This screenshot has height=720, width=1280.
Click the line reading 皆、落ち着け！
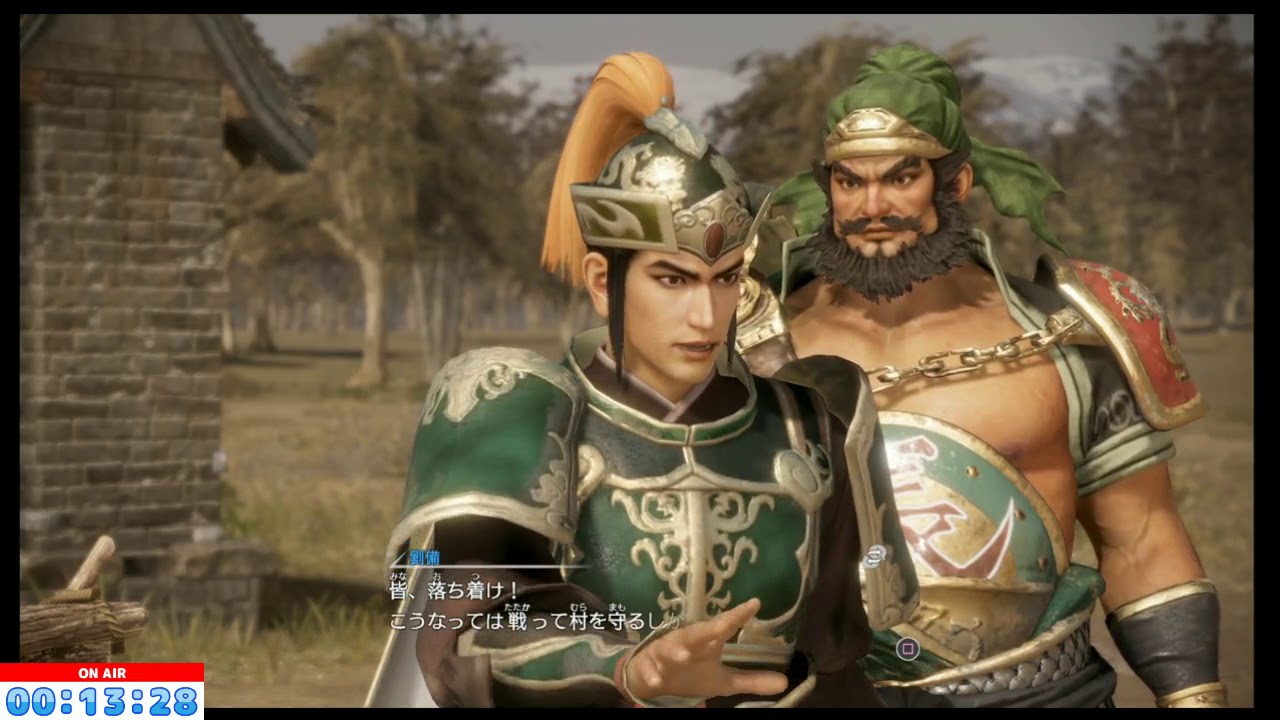tap(450, 589)
